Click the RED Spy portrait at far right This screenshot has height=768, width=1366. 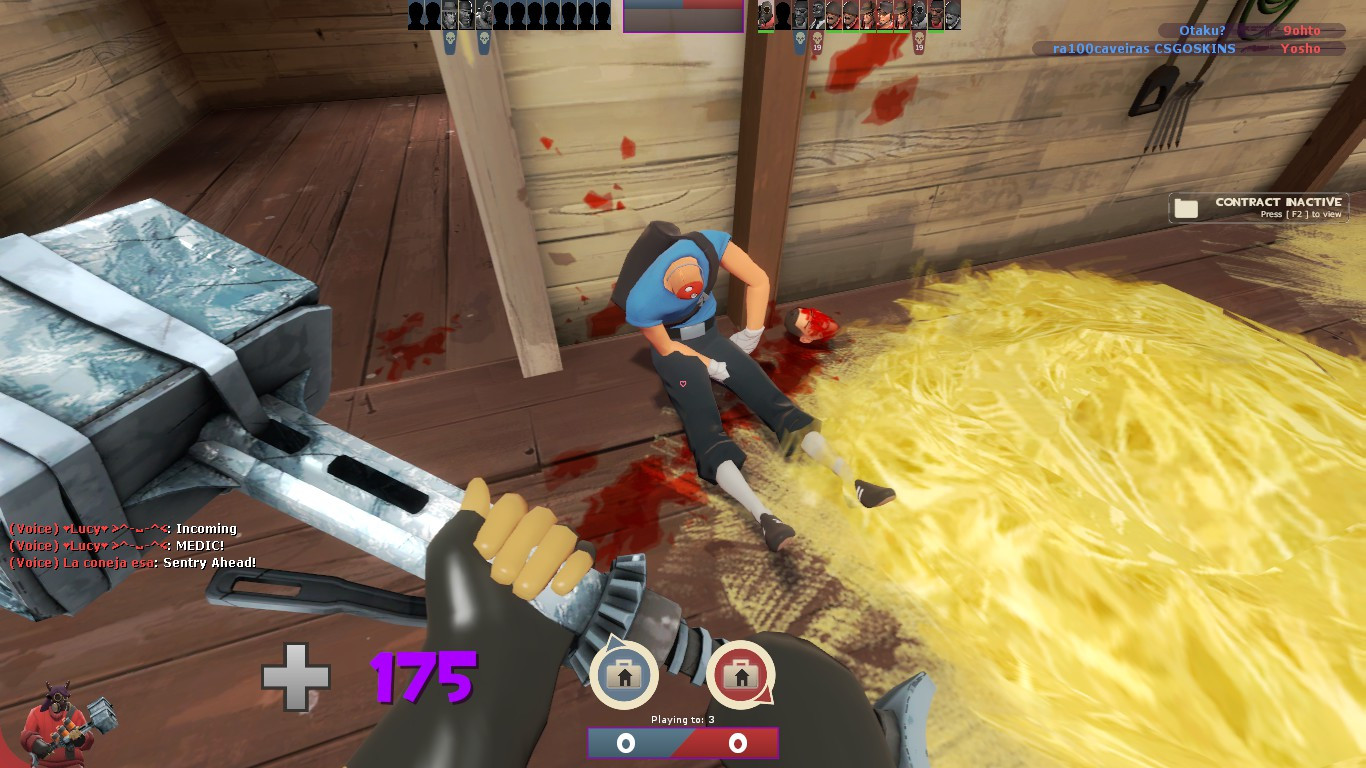coord(952,14)
